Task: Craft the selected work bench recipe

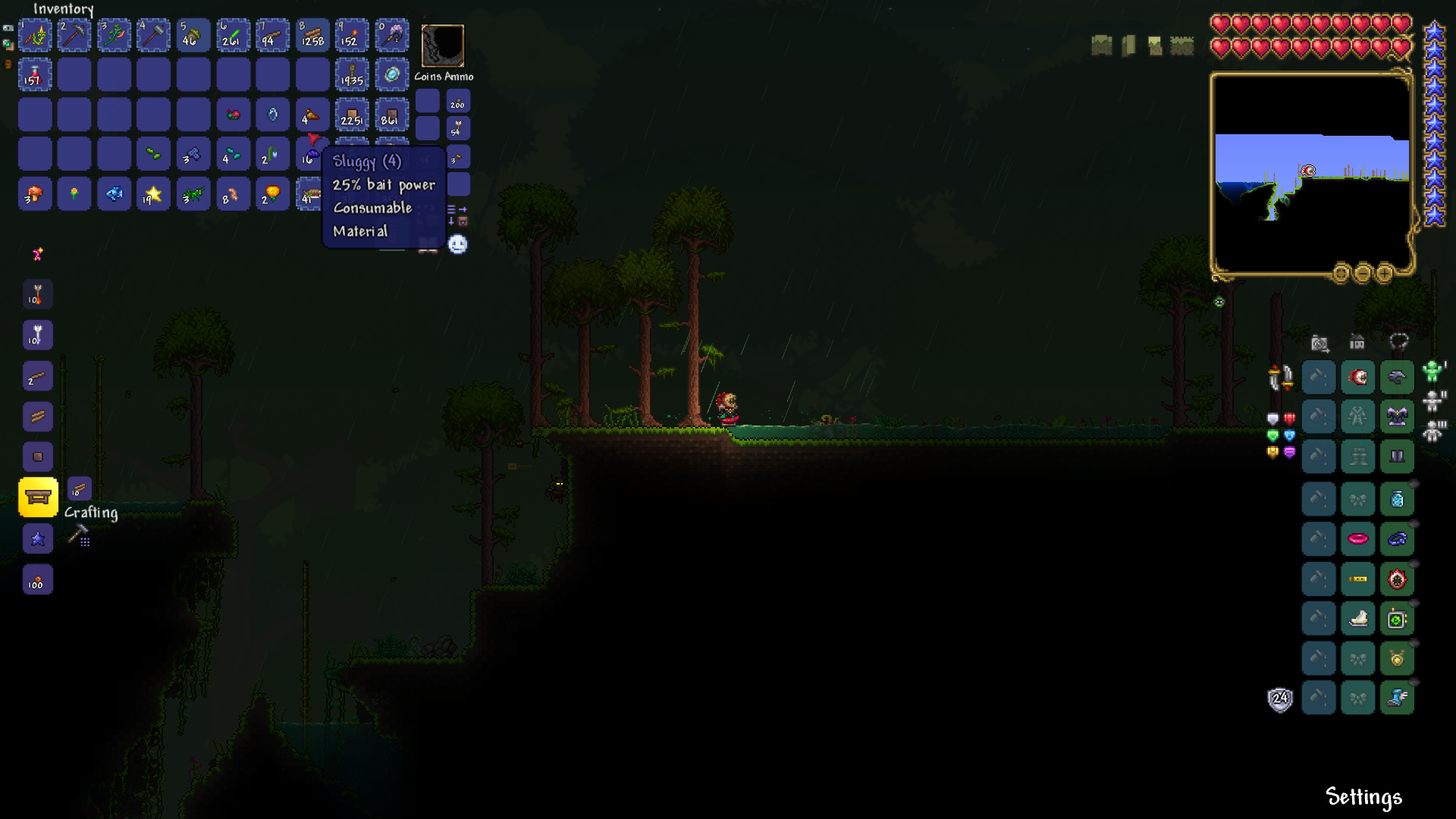Action: coord(38,497)
